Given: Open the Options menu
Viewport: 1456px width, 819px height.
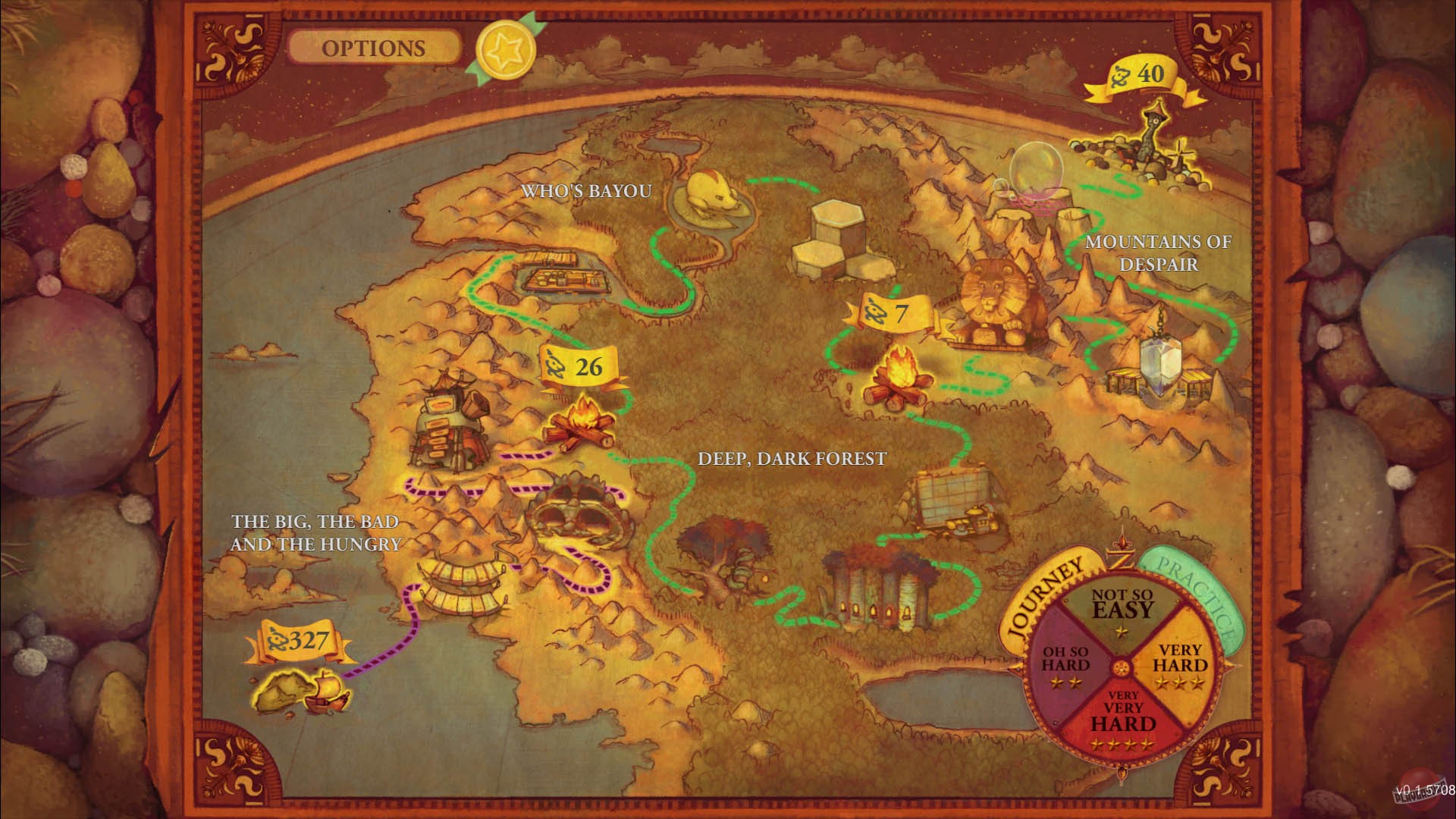Looking at the screenshot, I should (x=375, y=47).
